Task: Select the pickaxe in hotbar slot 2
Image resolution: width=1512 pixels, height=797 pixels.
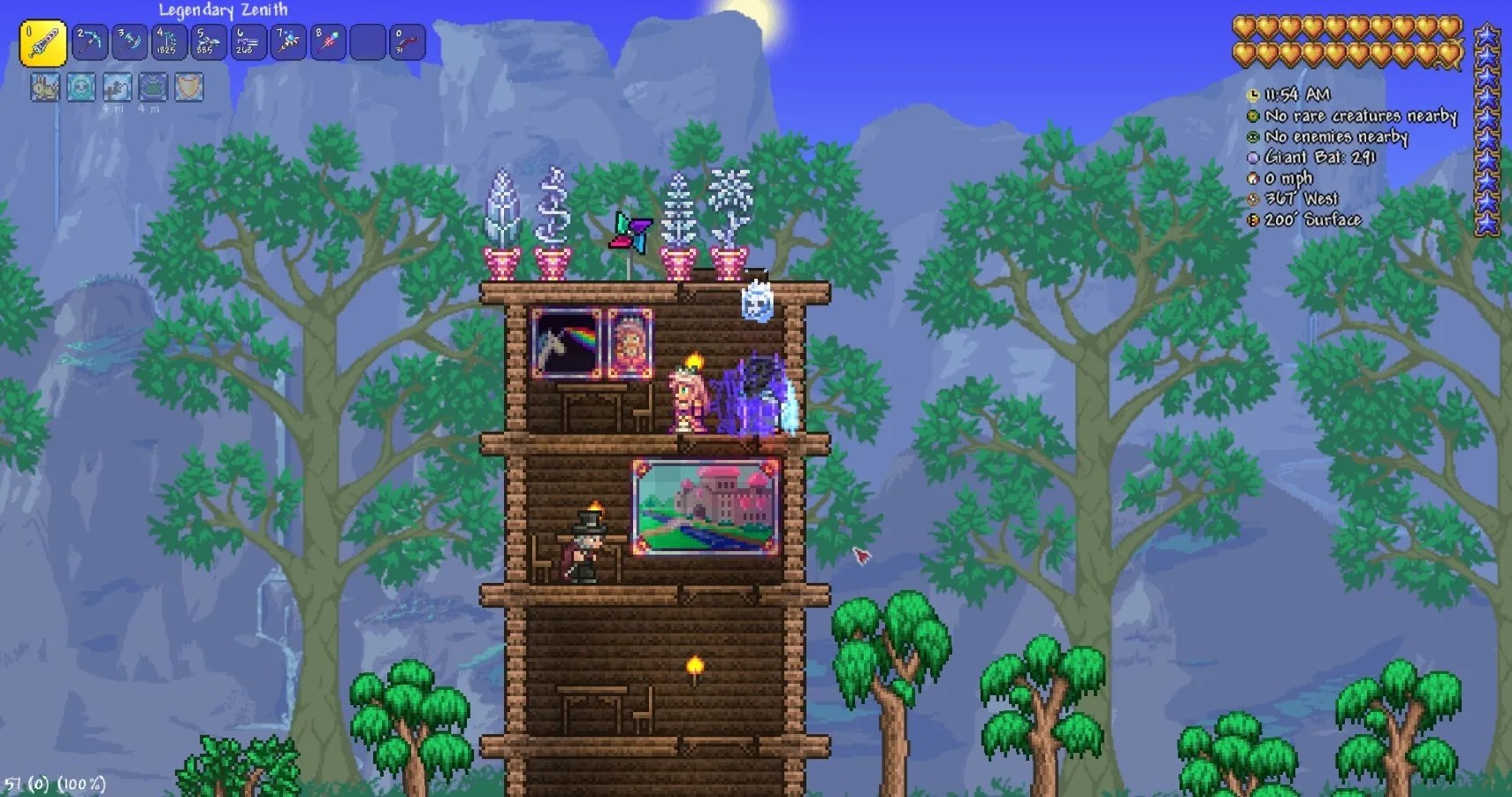Action: [x=90, y=41]
